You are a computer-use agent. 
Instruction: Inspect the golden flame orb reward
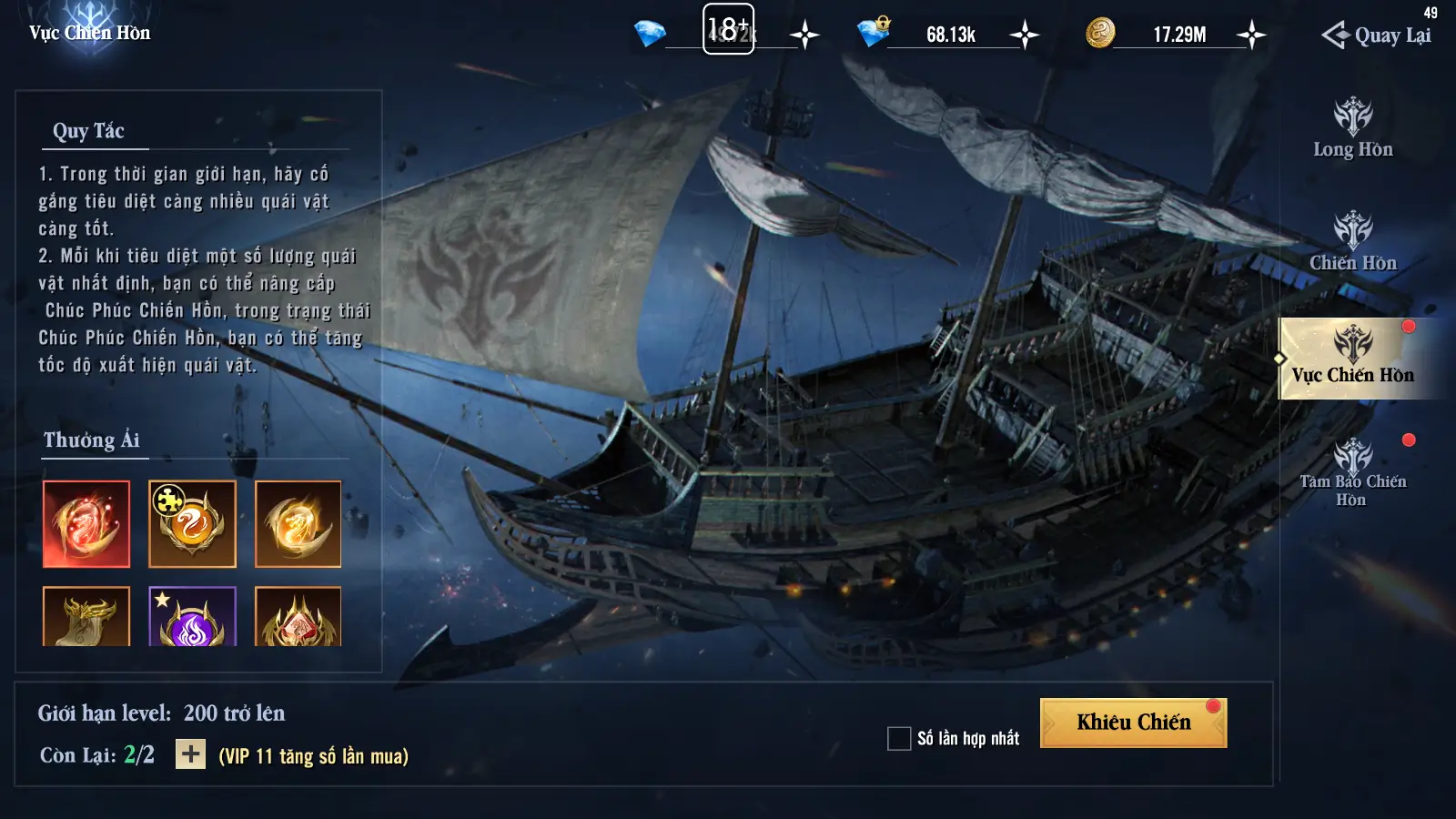click(298, 524)
